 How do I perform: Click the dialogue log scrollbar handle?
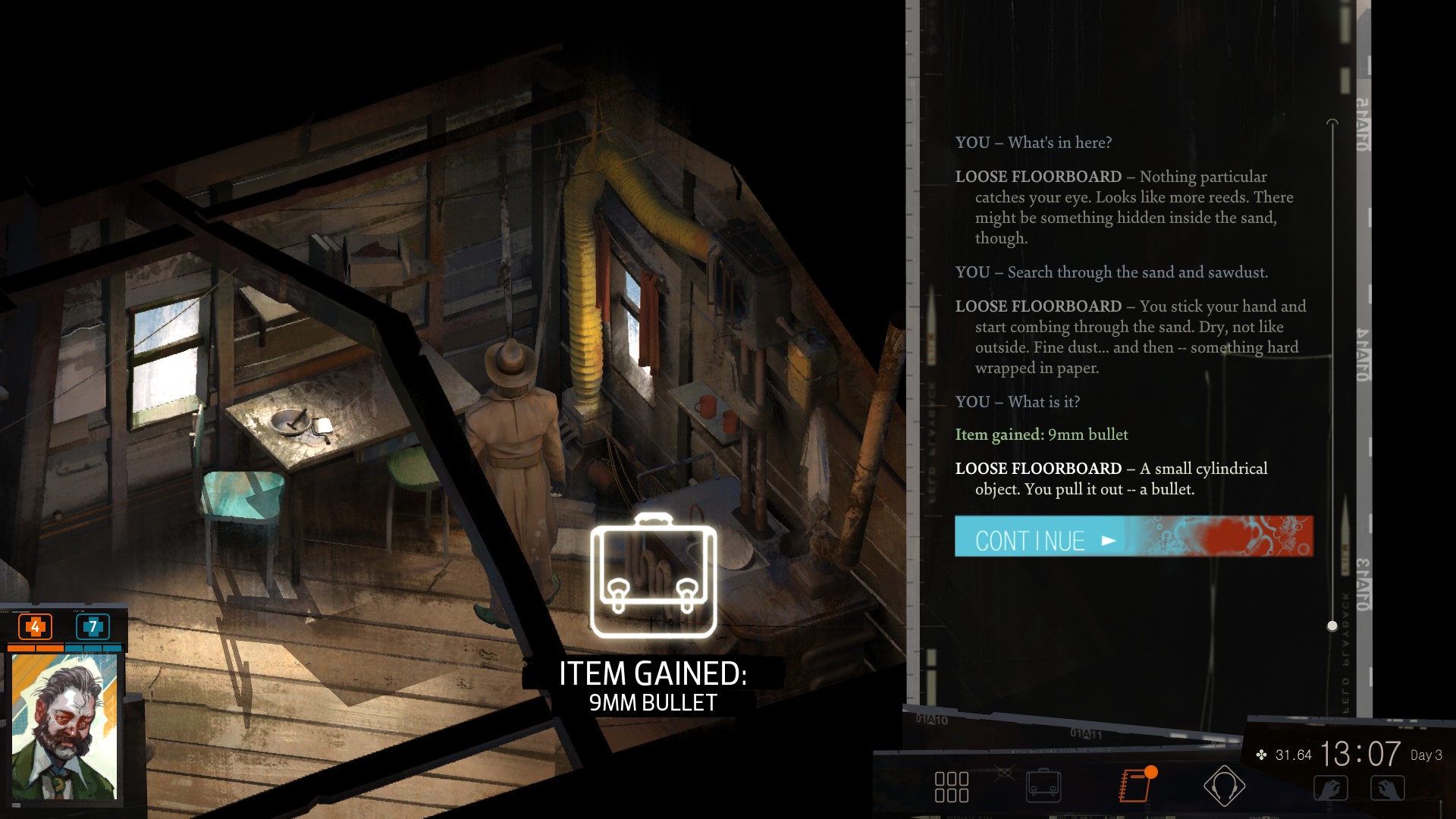[1332, 626]
